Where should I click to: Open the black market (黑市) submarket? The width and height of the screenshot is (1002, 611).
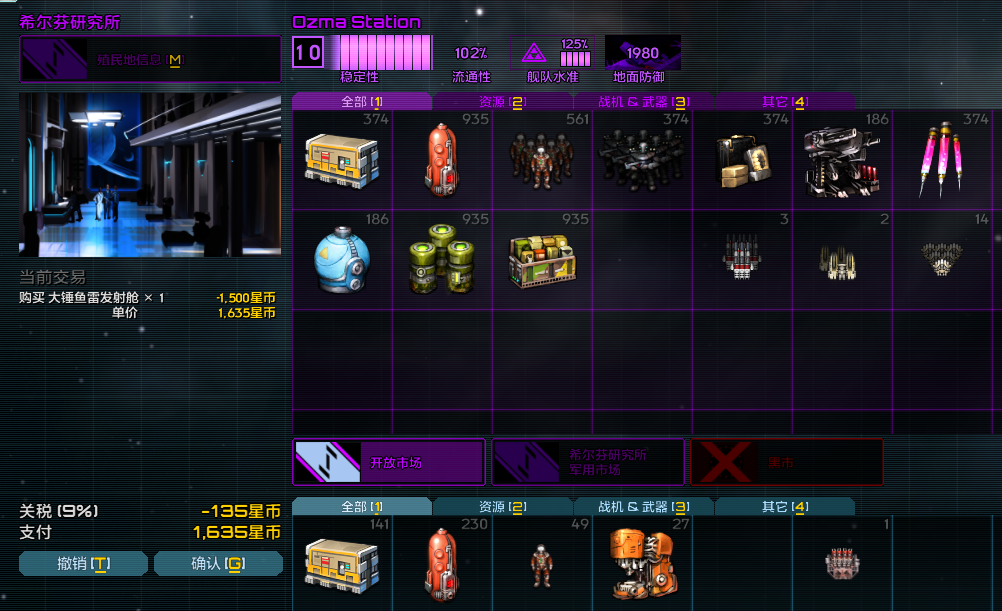[787, 462]
